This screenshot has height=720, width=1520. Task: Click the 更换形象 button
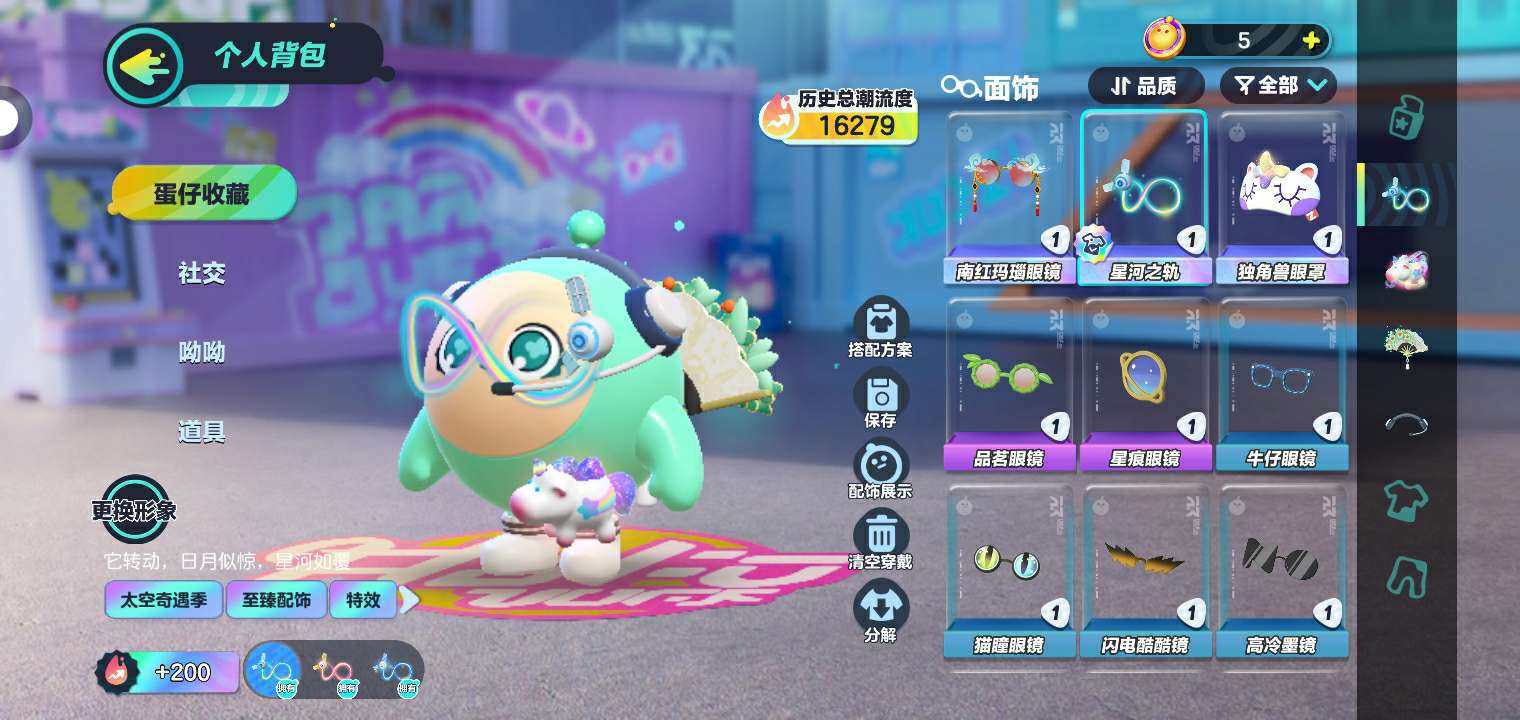click(x=134, y=509)
